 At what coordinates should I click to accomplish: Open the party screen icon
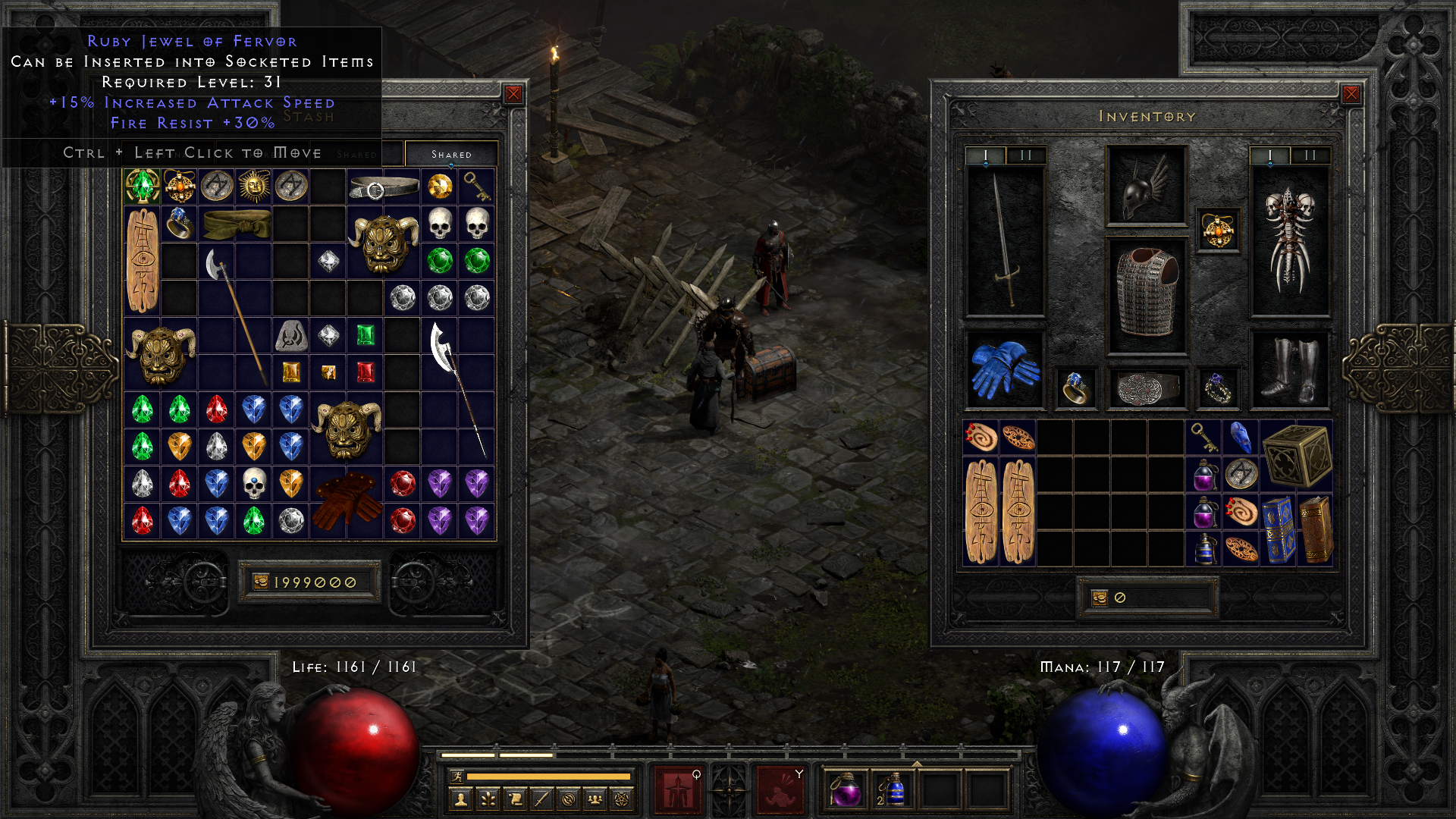tap(595, 801)
